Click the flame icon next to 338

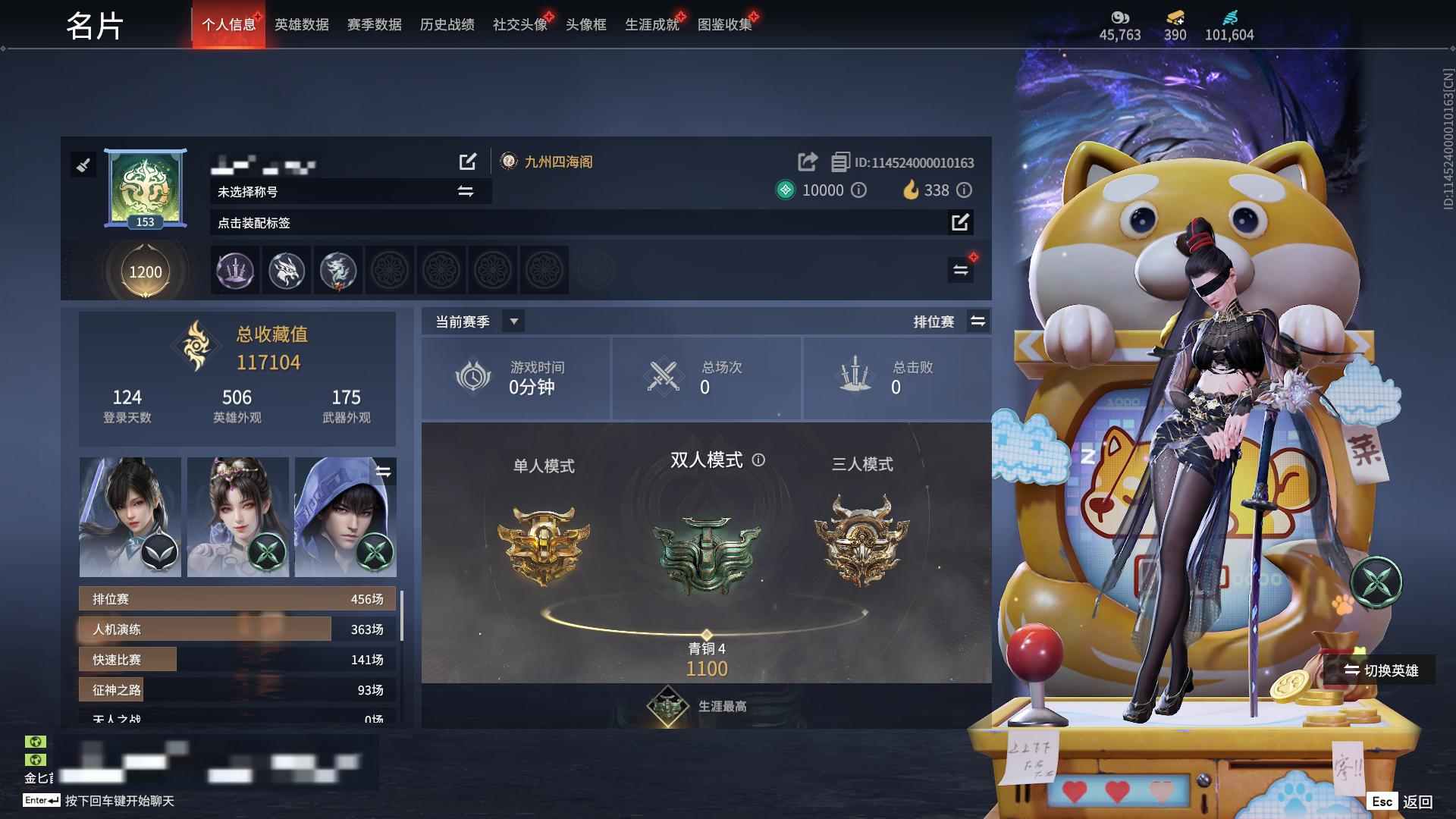[912, 190]
